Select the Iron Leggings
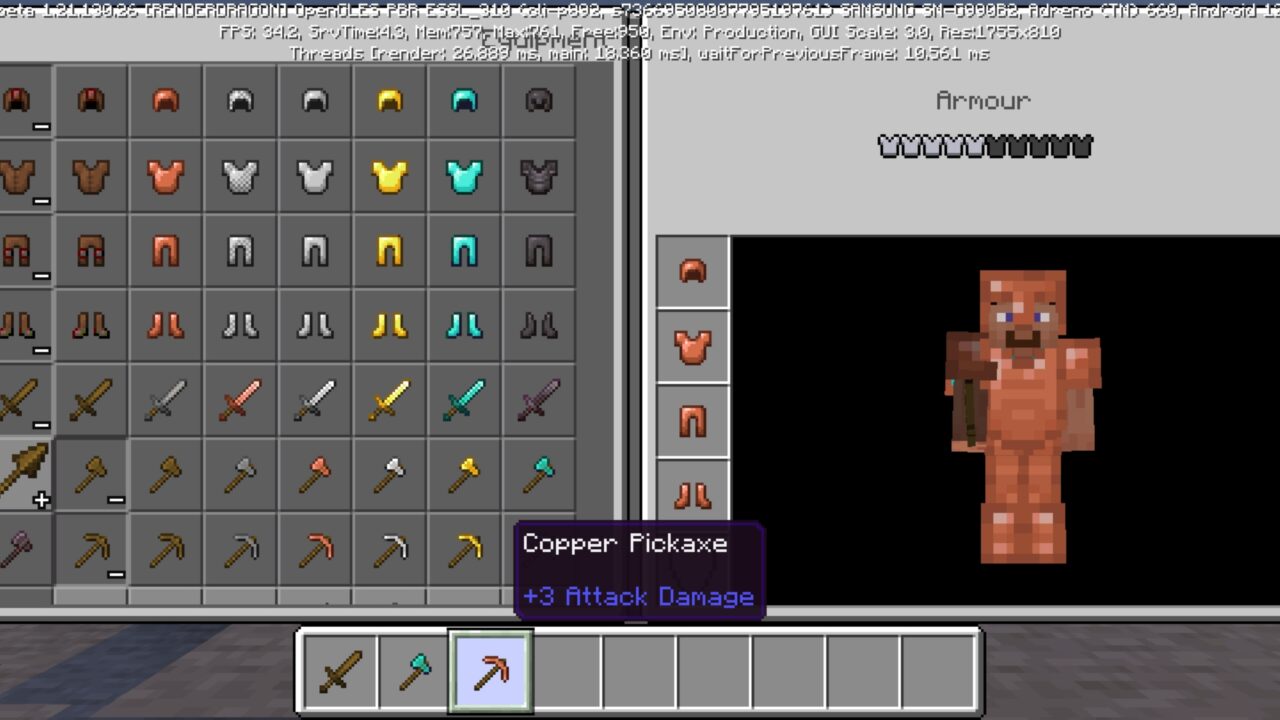1280x720 pixels. [314, 250]
